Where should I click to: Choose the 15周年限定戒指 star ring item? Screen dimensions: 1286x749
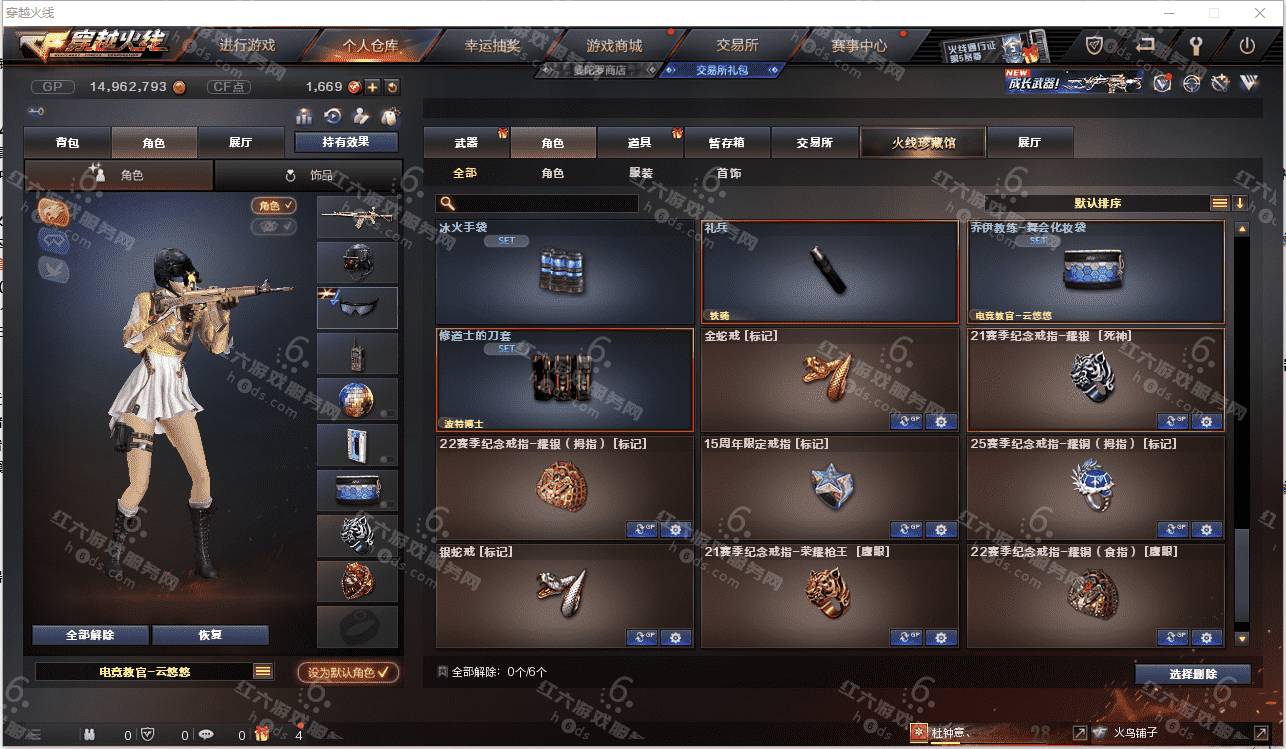tap(829, 487)
